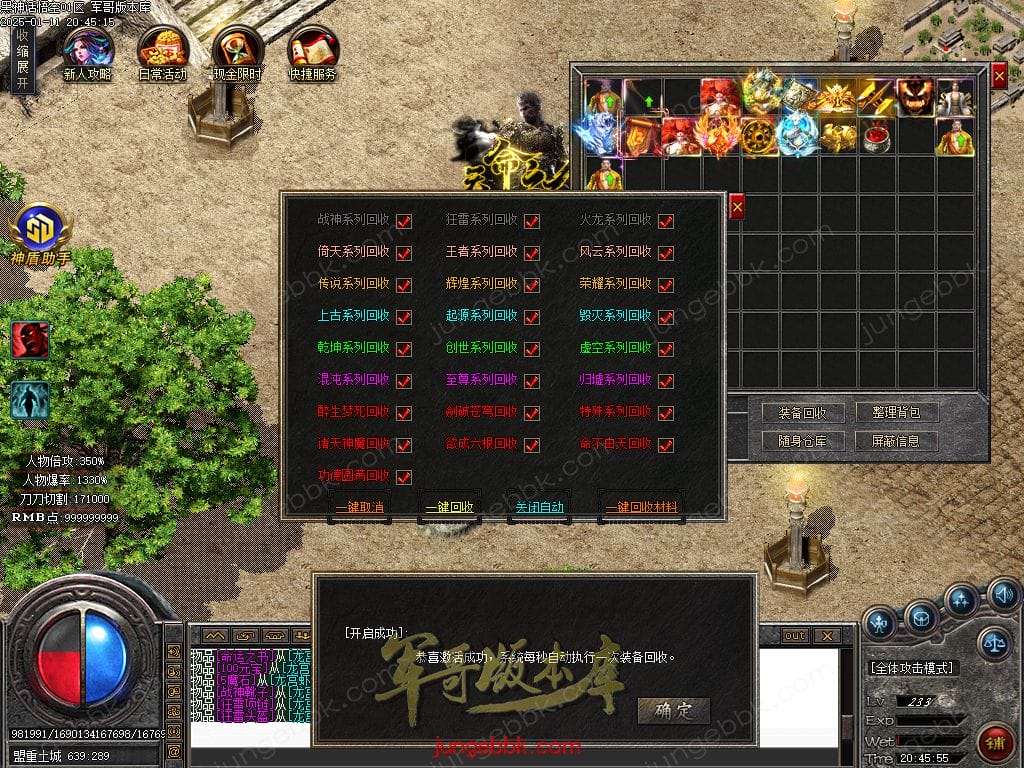Toggle the 火龙系列回收 checkbox
This screenshot has height=768, width=1024.
pos(666,221)
